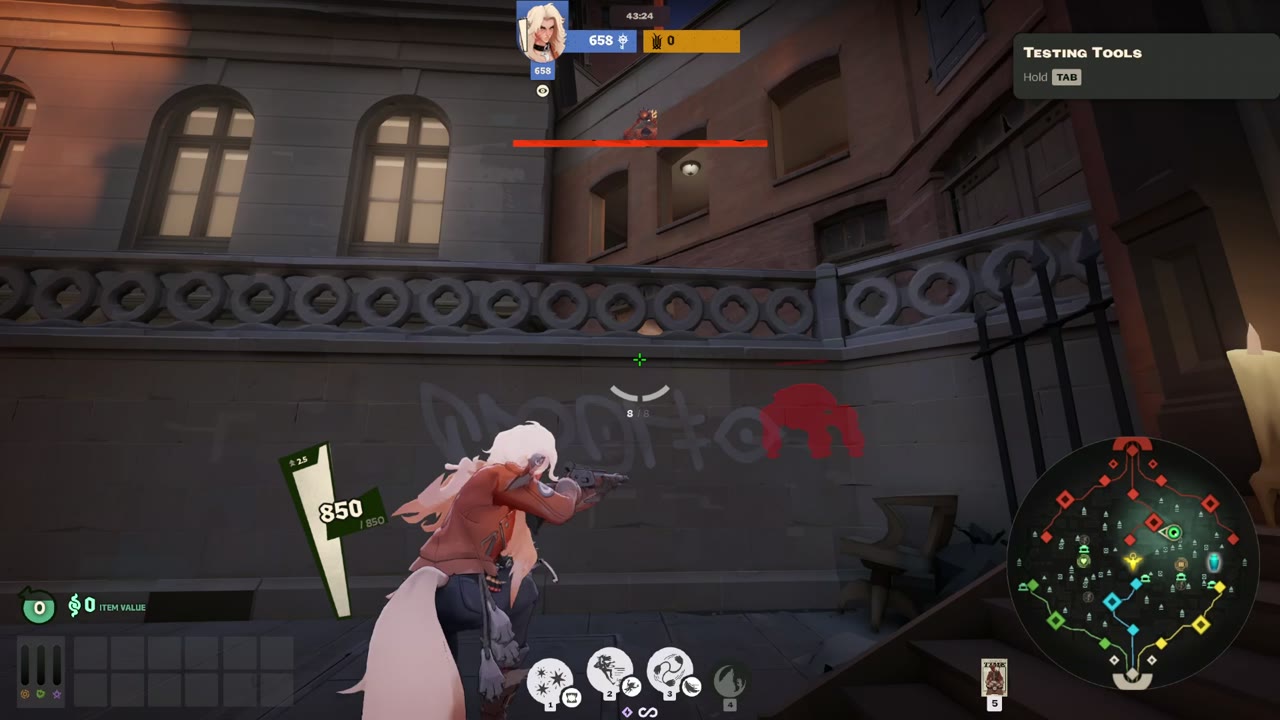Image resolution: width=1280 pixels, height=720 pixels.
Task: Click the green souls counter icon
Action: 37,607
